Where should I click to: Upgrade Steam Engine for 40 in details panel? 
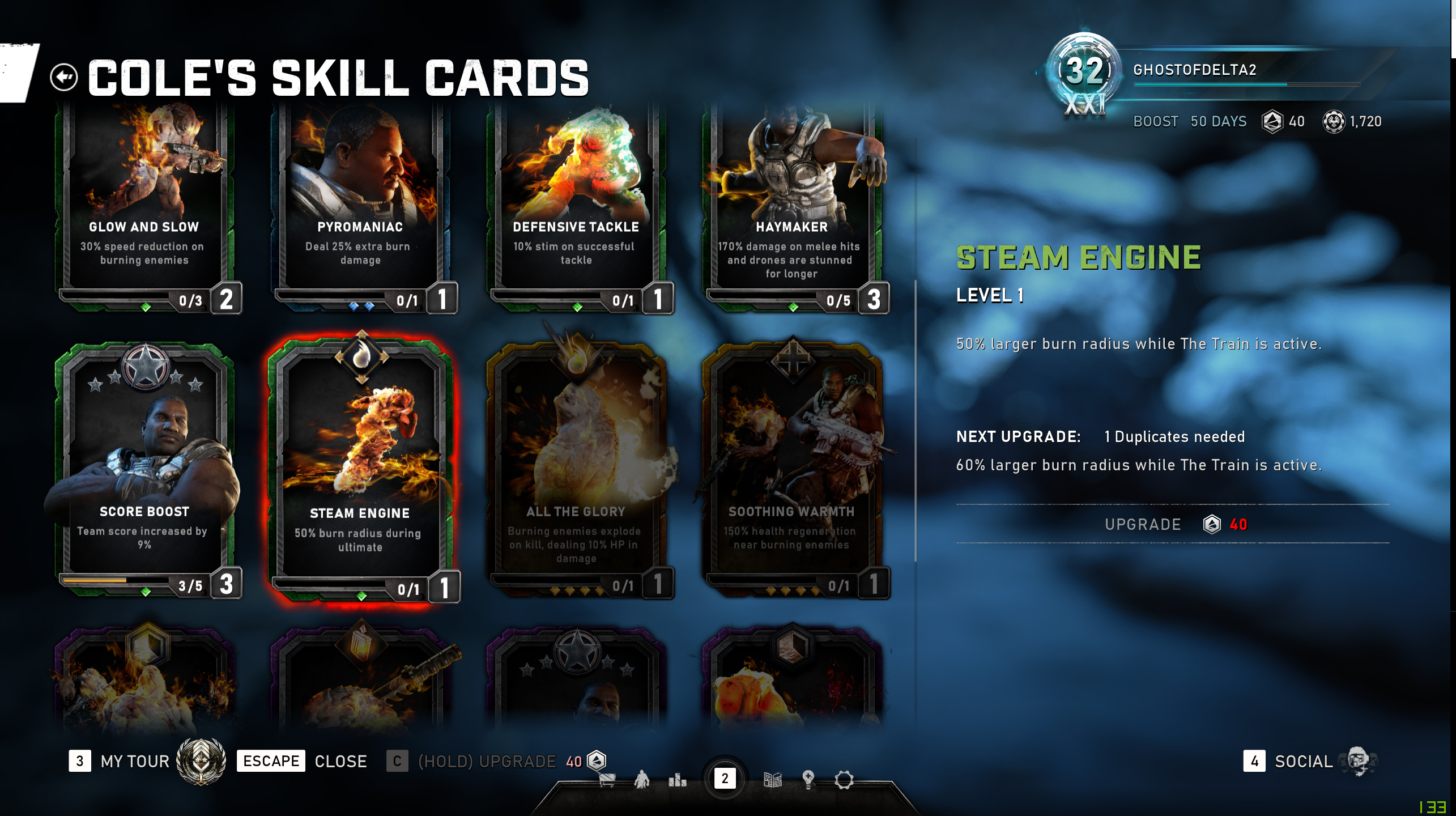click(1172, 524)
